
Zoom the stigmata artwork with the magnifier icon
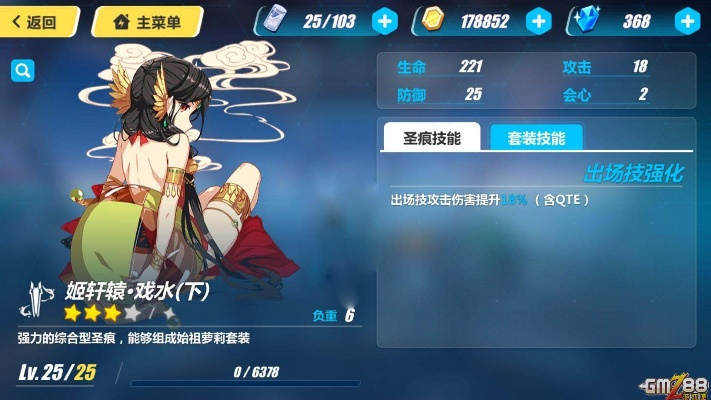22,70
